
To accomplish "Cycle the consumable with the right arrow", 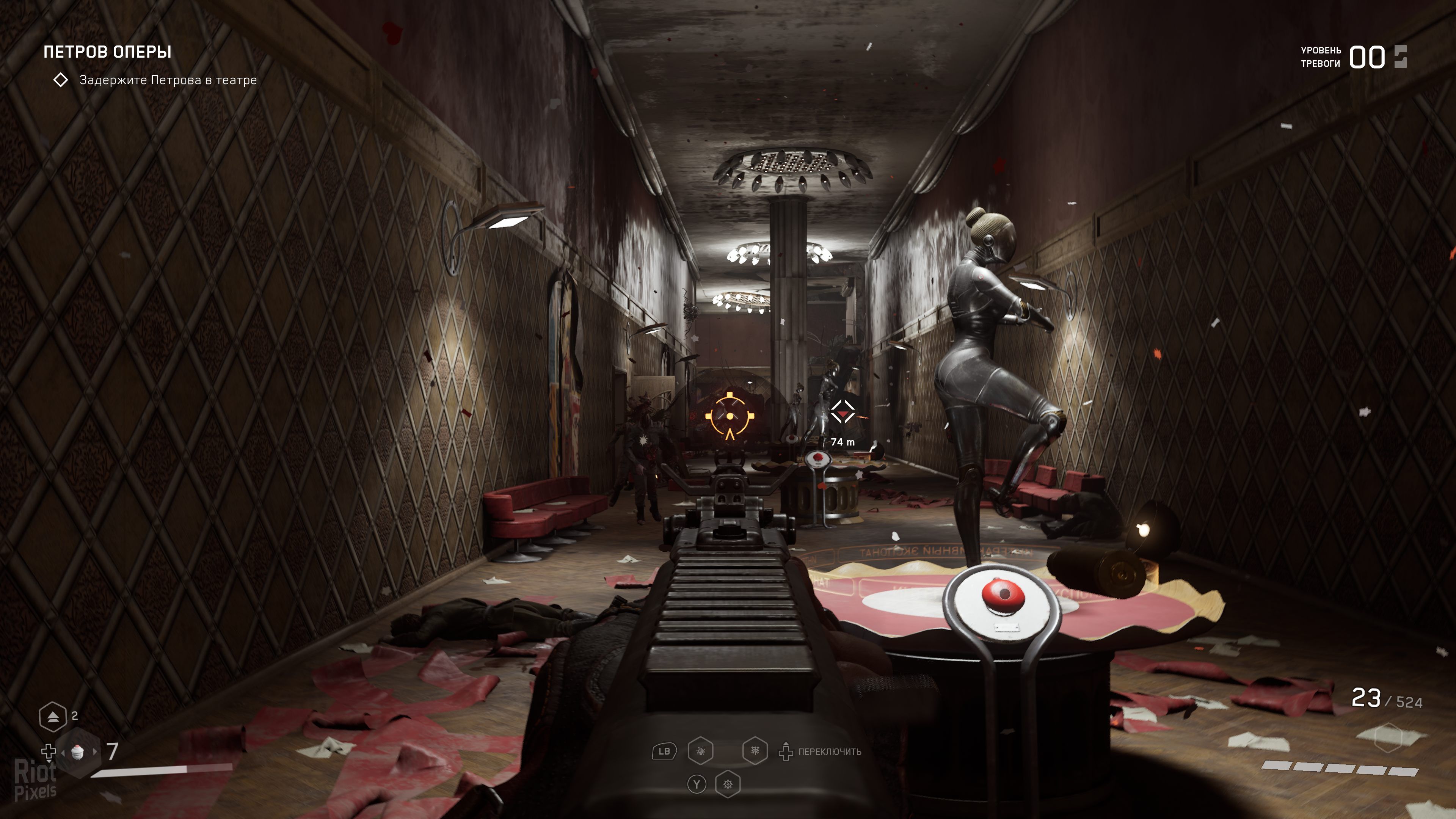I will (95, 752).
